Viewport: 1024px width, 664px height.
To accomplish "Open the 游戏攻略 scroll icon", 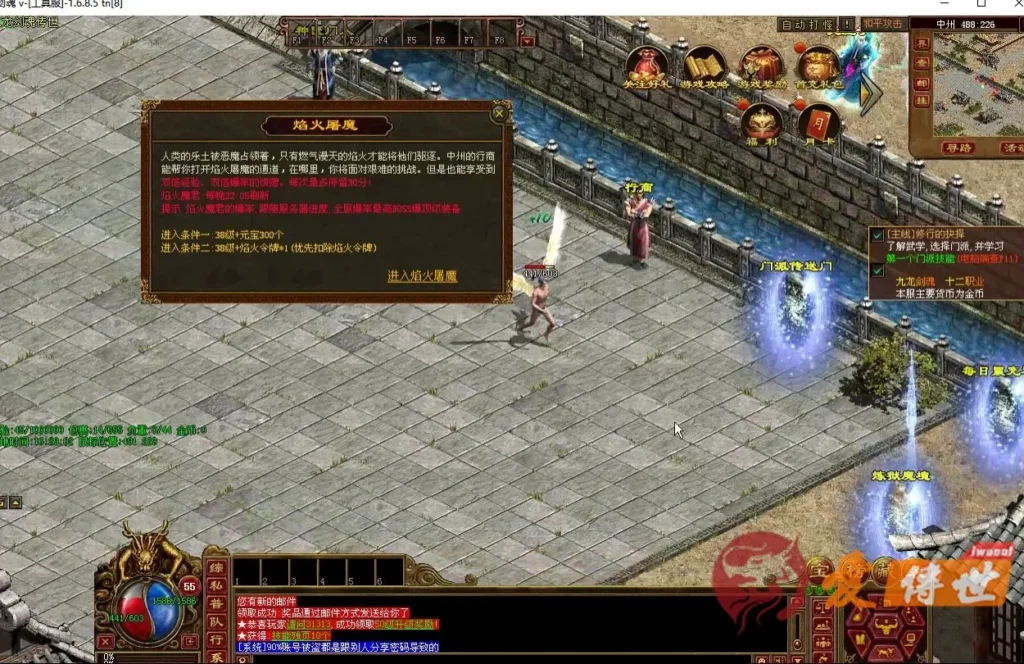I will tap(704, 66).
